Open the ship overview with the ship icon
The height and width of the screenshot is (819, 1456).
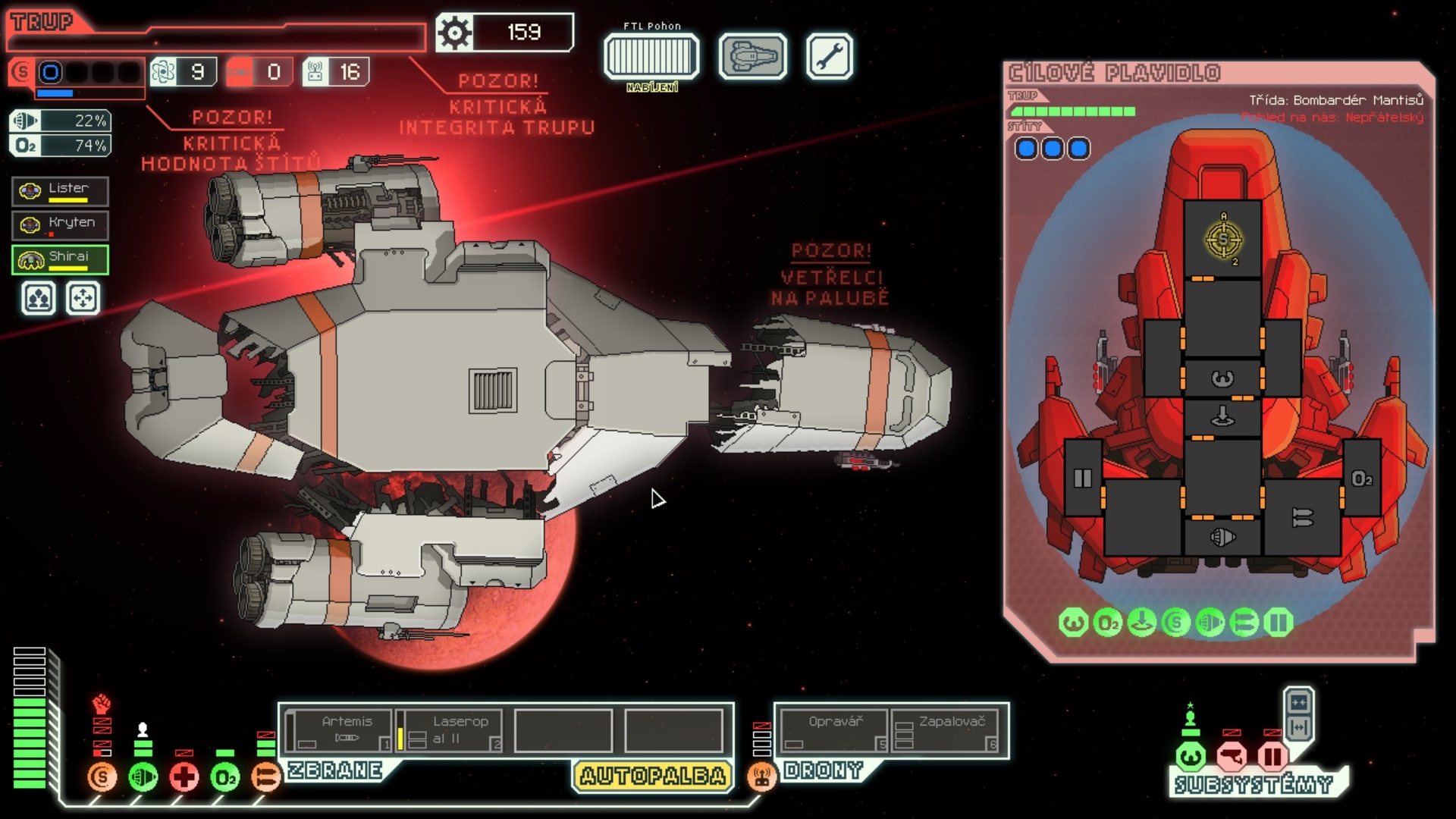pyautogui.click(x=752, y=57)
